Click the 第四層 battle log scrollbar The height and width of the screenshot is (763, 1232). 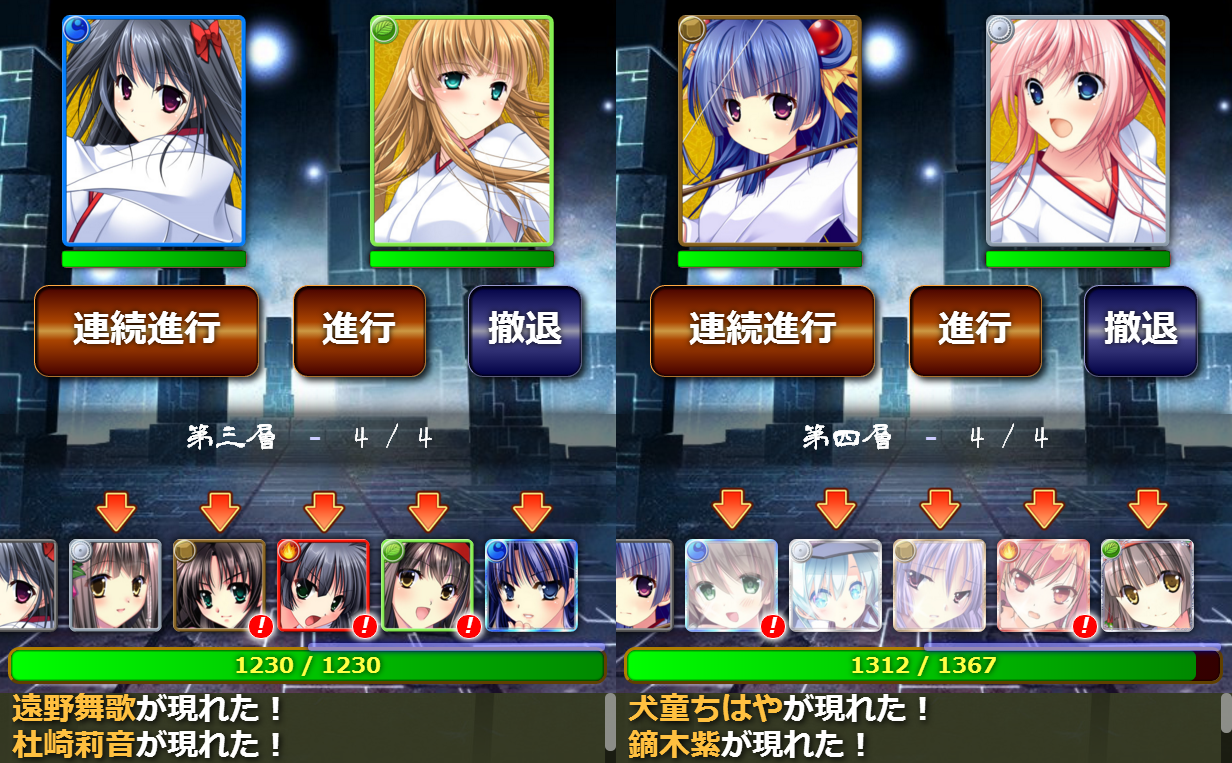coord(1226,720)
